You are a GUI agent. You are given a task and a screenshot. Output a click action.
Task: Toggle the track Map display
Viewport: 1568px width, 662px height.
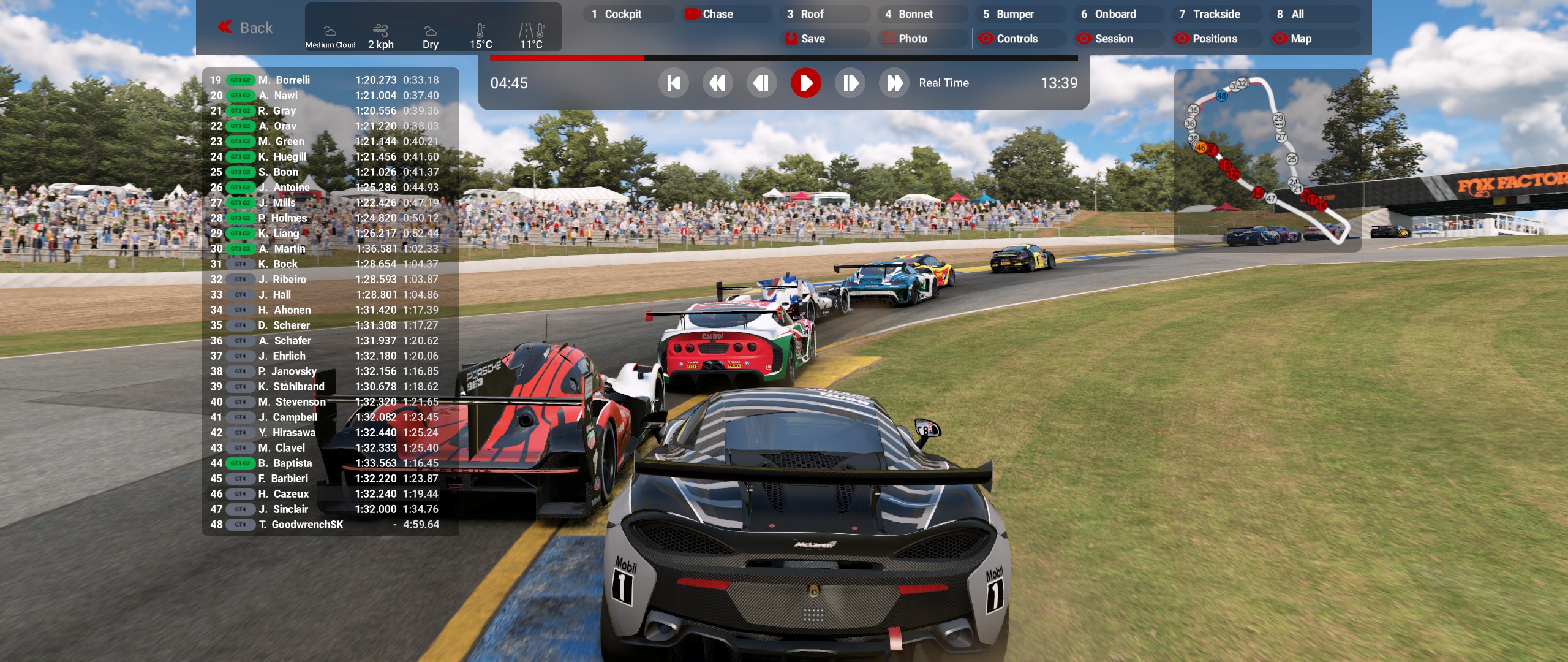[x=1313, y=39]
